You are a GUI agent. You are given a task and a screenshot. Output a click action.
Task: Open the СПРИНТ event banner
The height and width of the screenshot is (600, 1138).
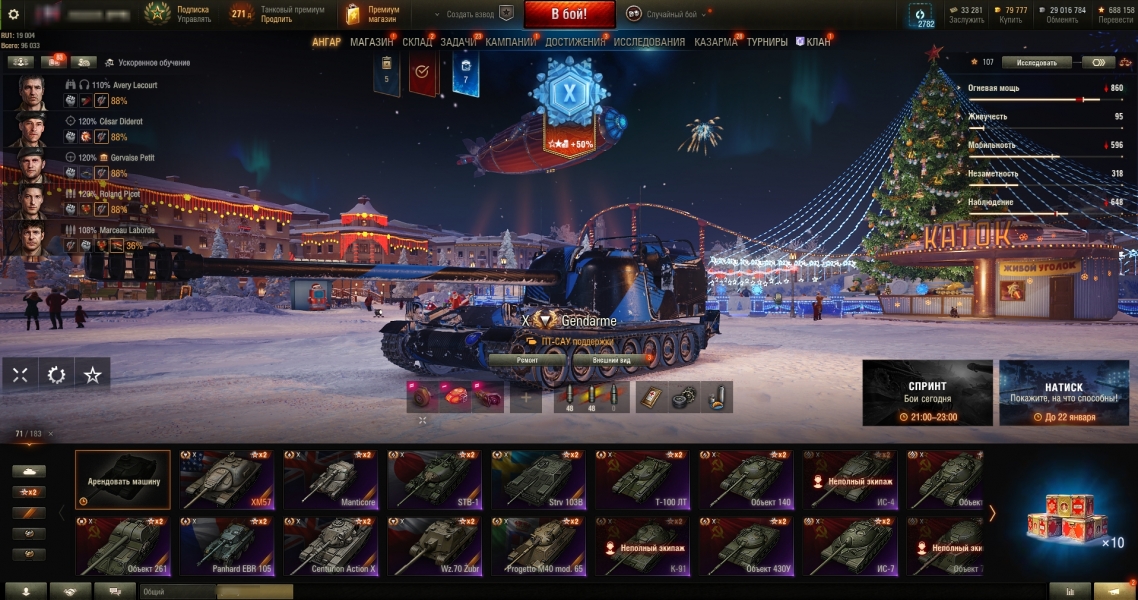tap(927, 392)
